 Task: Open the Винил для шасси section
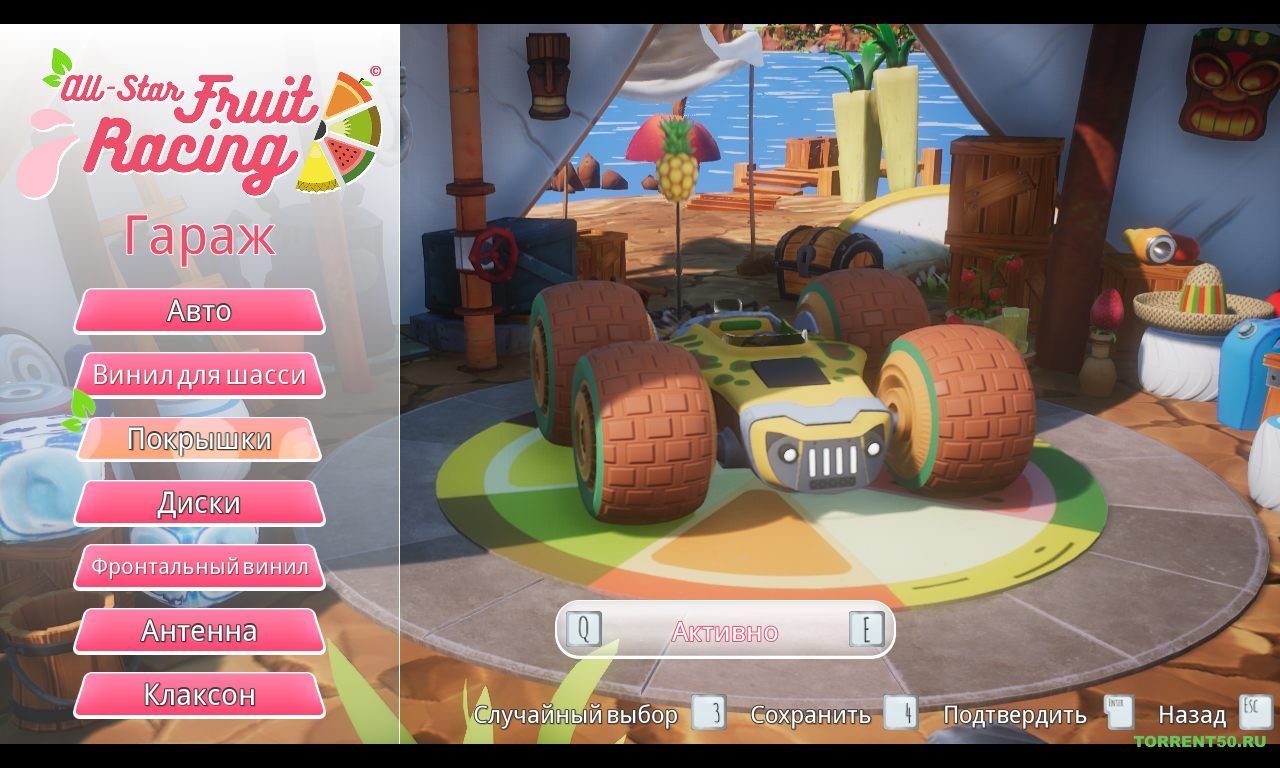pyautogui.click(x=198, y=374)
